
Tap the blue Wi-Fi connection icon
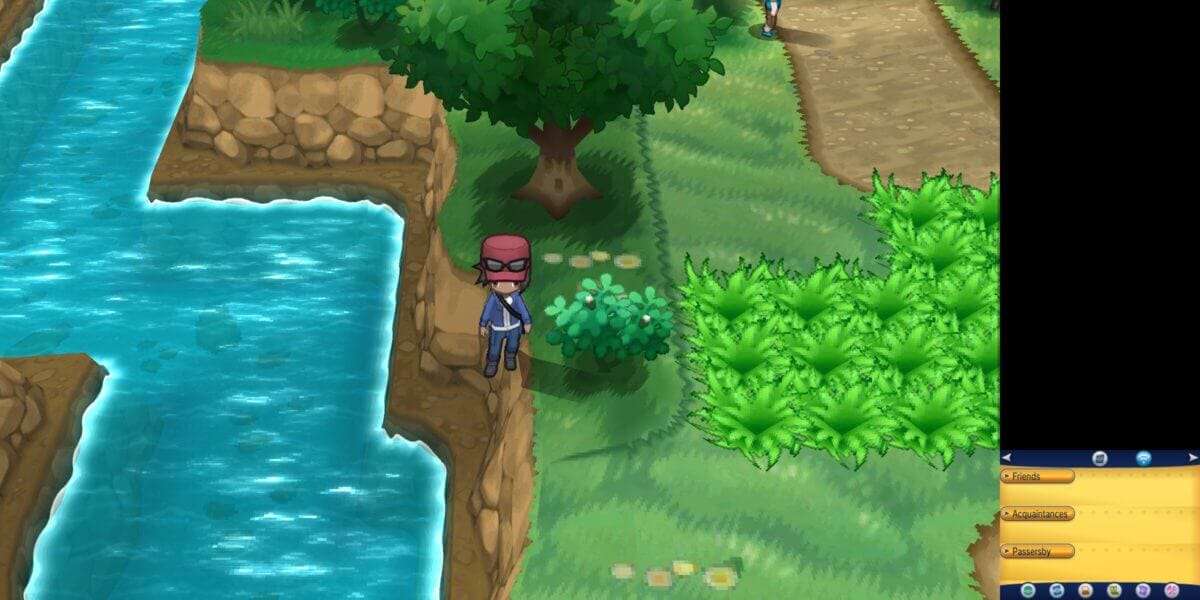coord(1143,458)
